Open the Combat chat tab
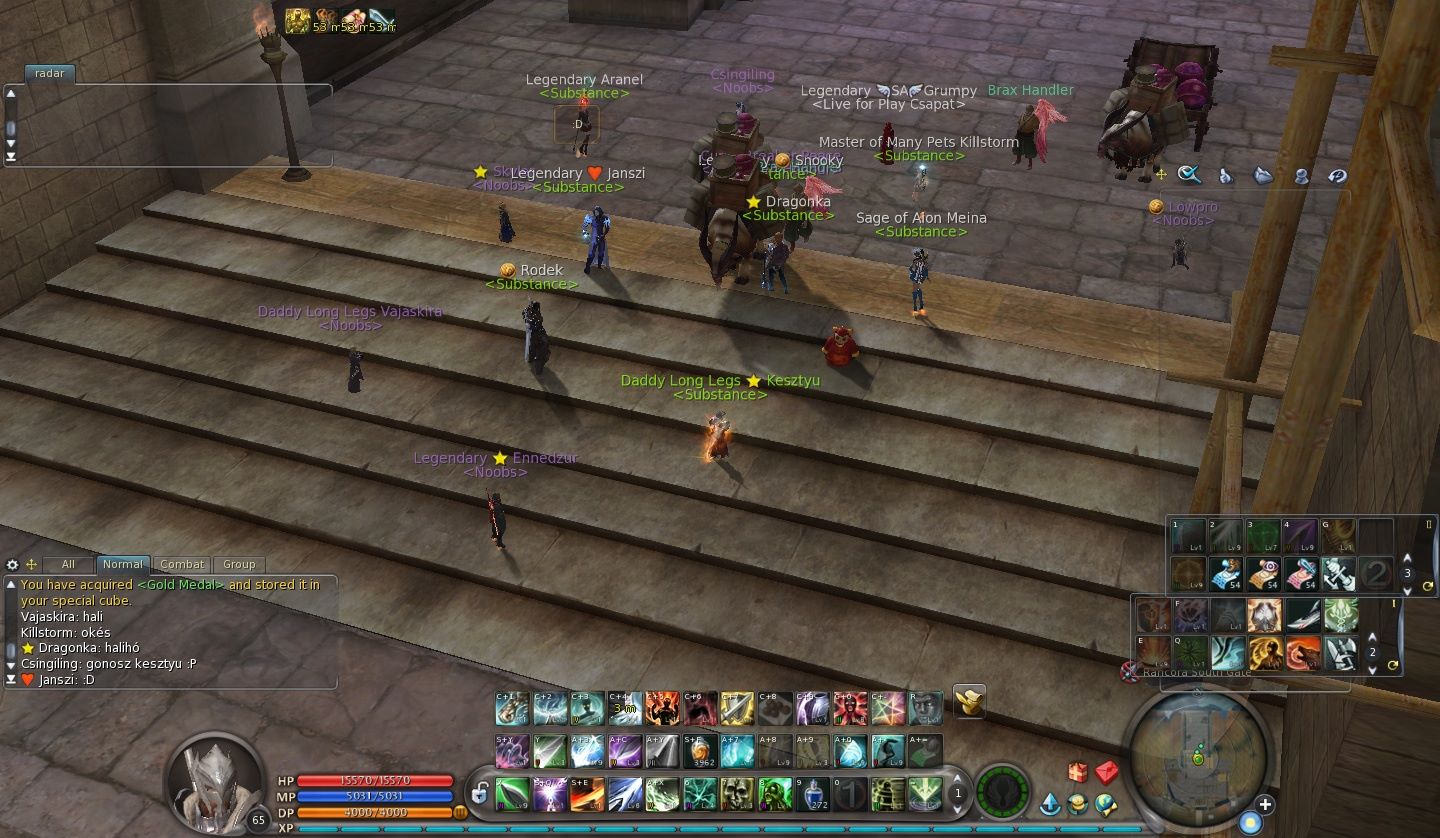Viewport: 1440px width, 838px height. click(x=182, y=564)
